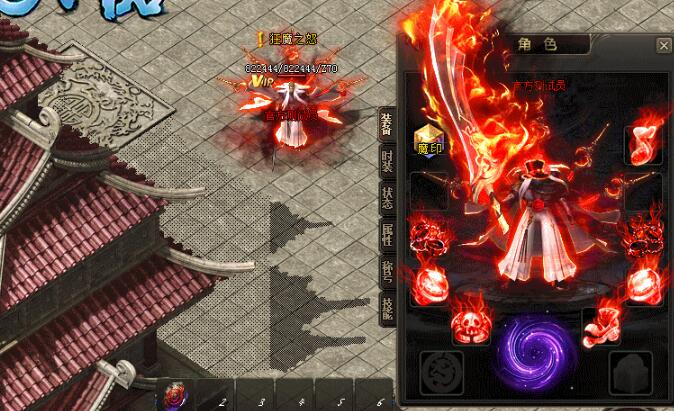Show the 状态 status tab
The image size is (674, 411).
(x=386, y=198)
